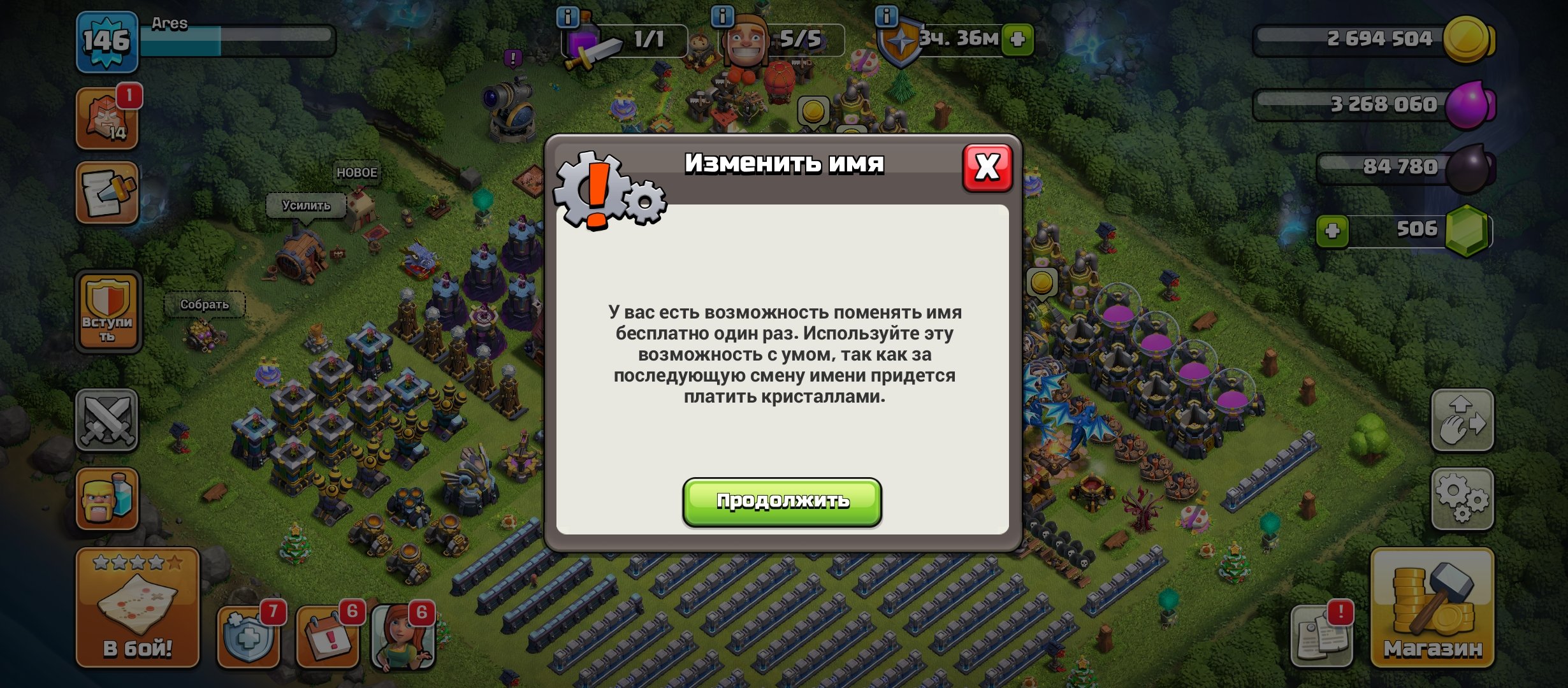The image size is (1568, 688).
Task: Open the clan war icon showing 14
Action: tap(107, 118)
